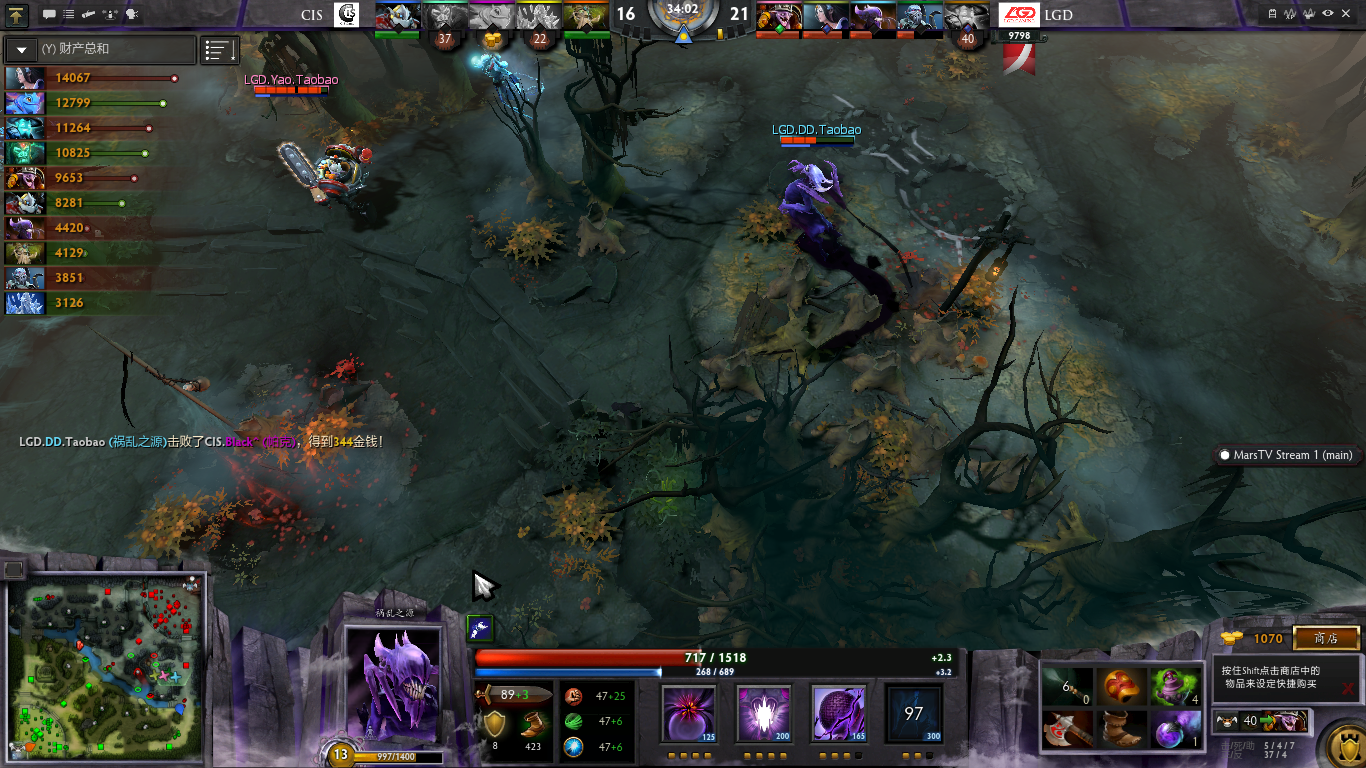Click the gold shield emblem button
Screen dimensions: 1366x768
click(x=1341, y=744)
